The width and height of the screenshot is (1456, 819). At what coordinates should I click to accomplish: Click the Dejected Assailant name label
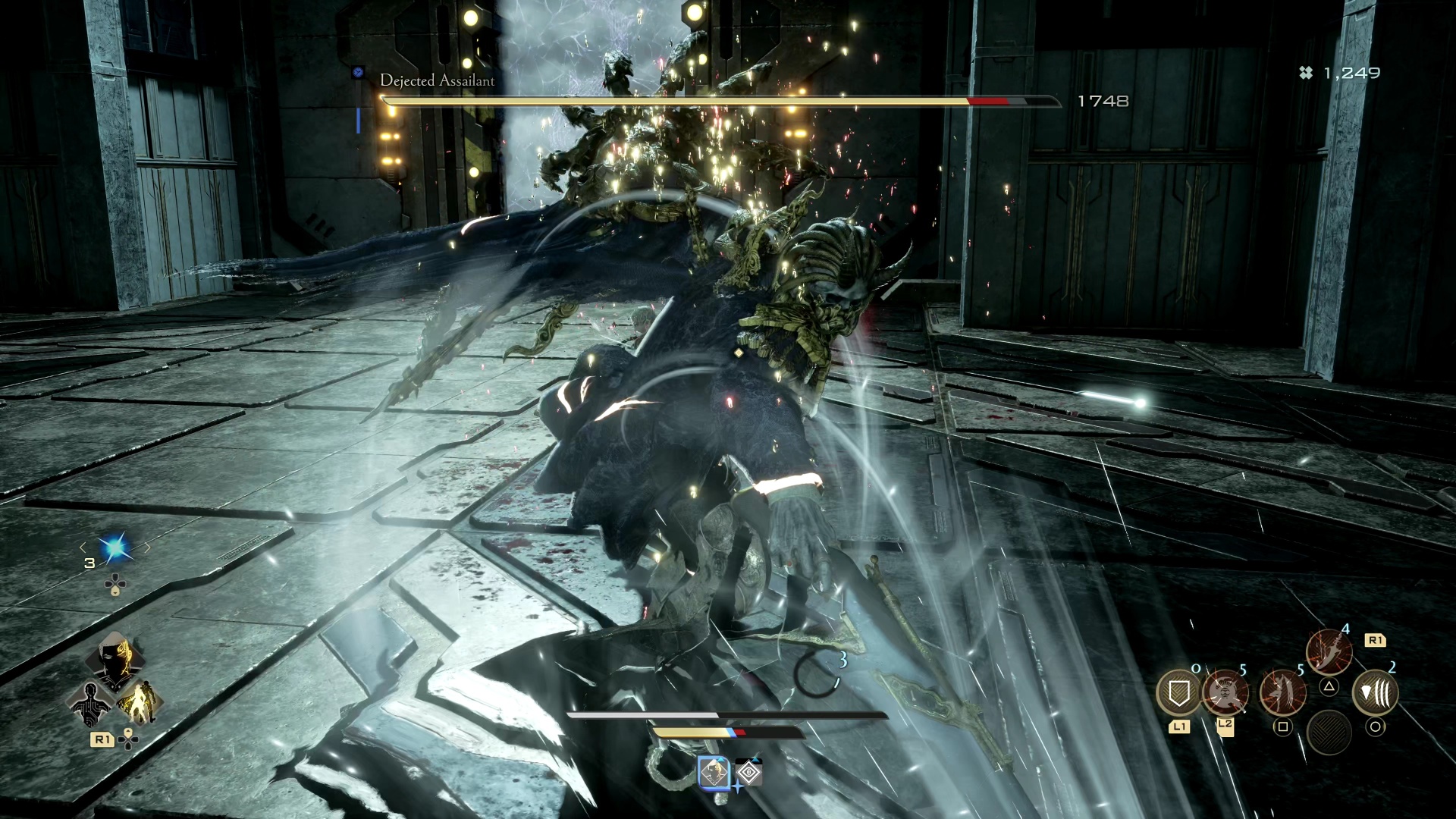tap(438, 80)
